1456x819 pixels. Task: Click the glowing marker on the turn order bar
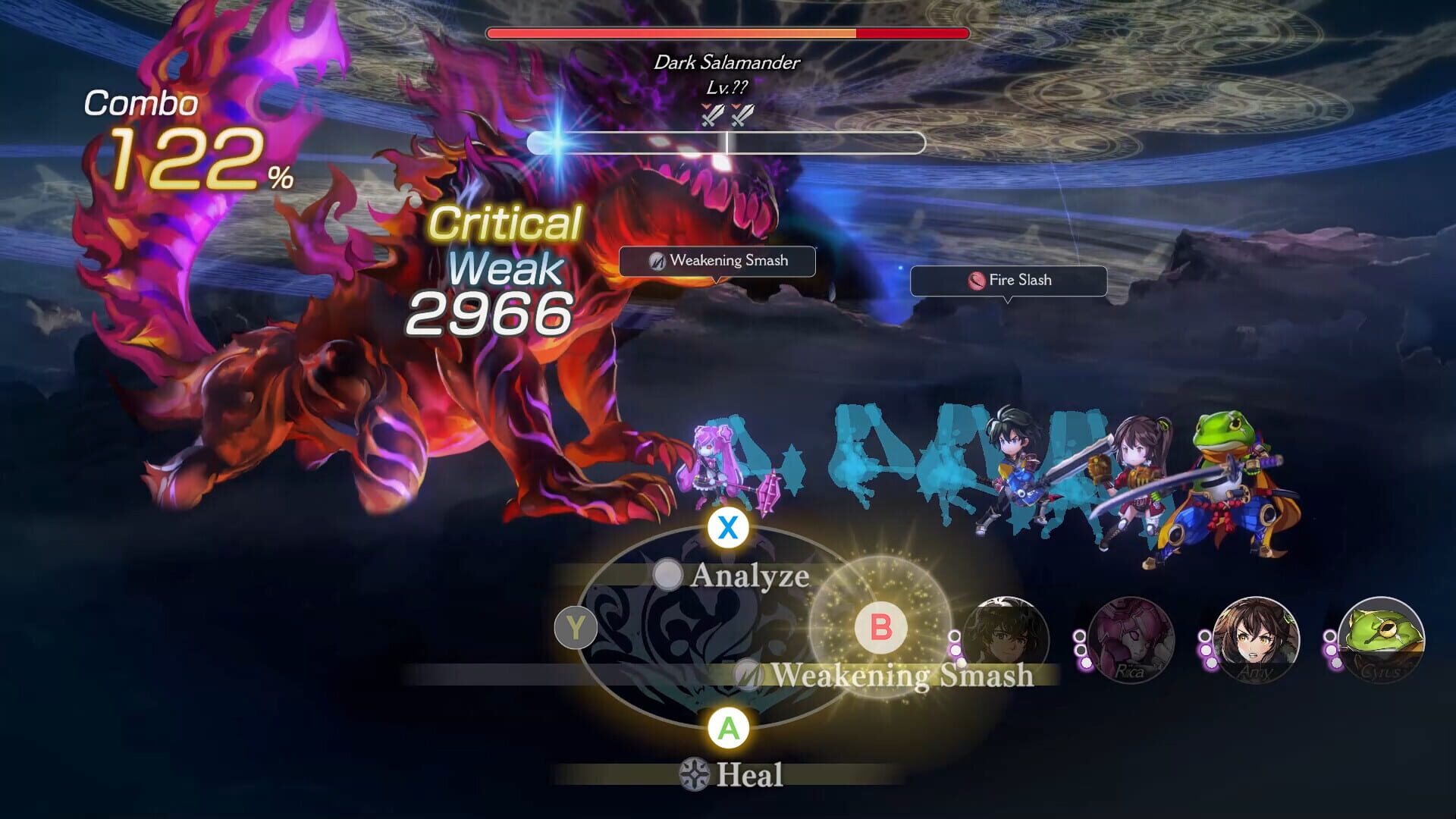[x=559, y=141]
